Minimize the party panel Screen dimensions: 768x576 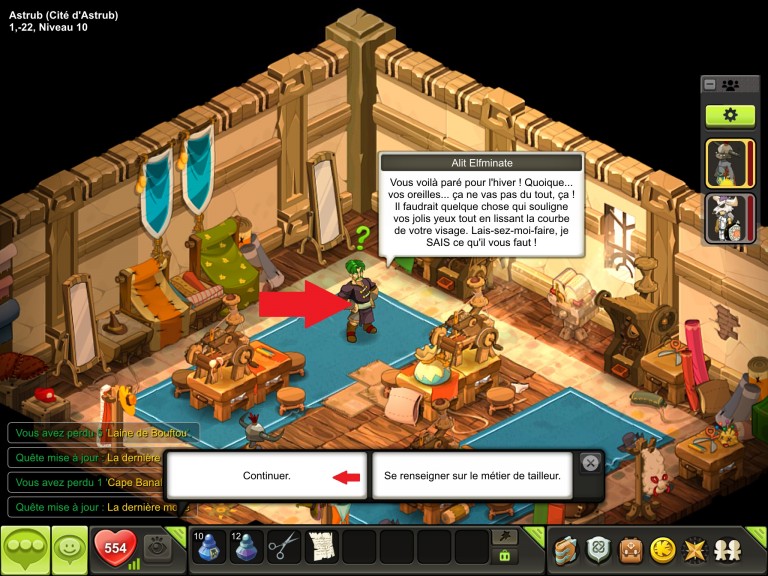click(710, 85)
